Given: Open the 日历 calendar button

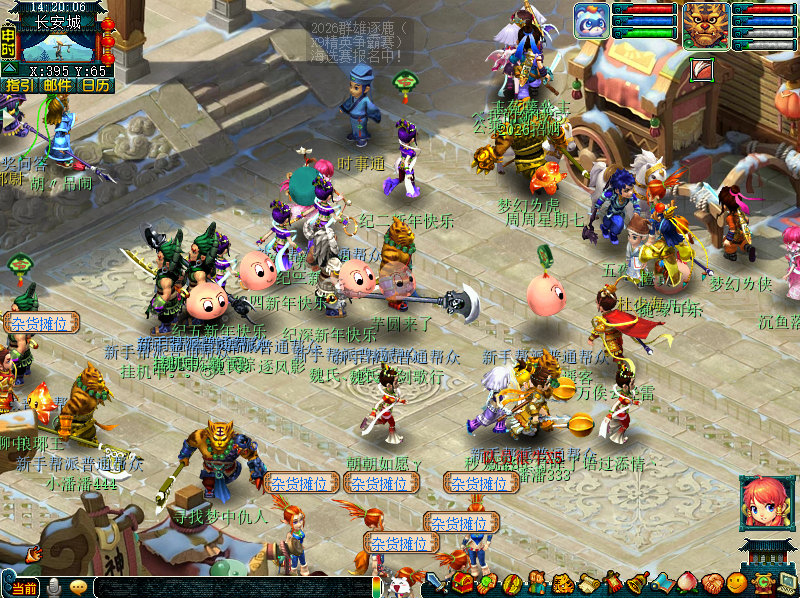Looking at the screenshot, I should click(x=95, y=86).
